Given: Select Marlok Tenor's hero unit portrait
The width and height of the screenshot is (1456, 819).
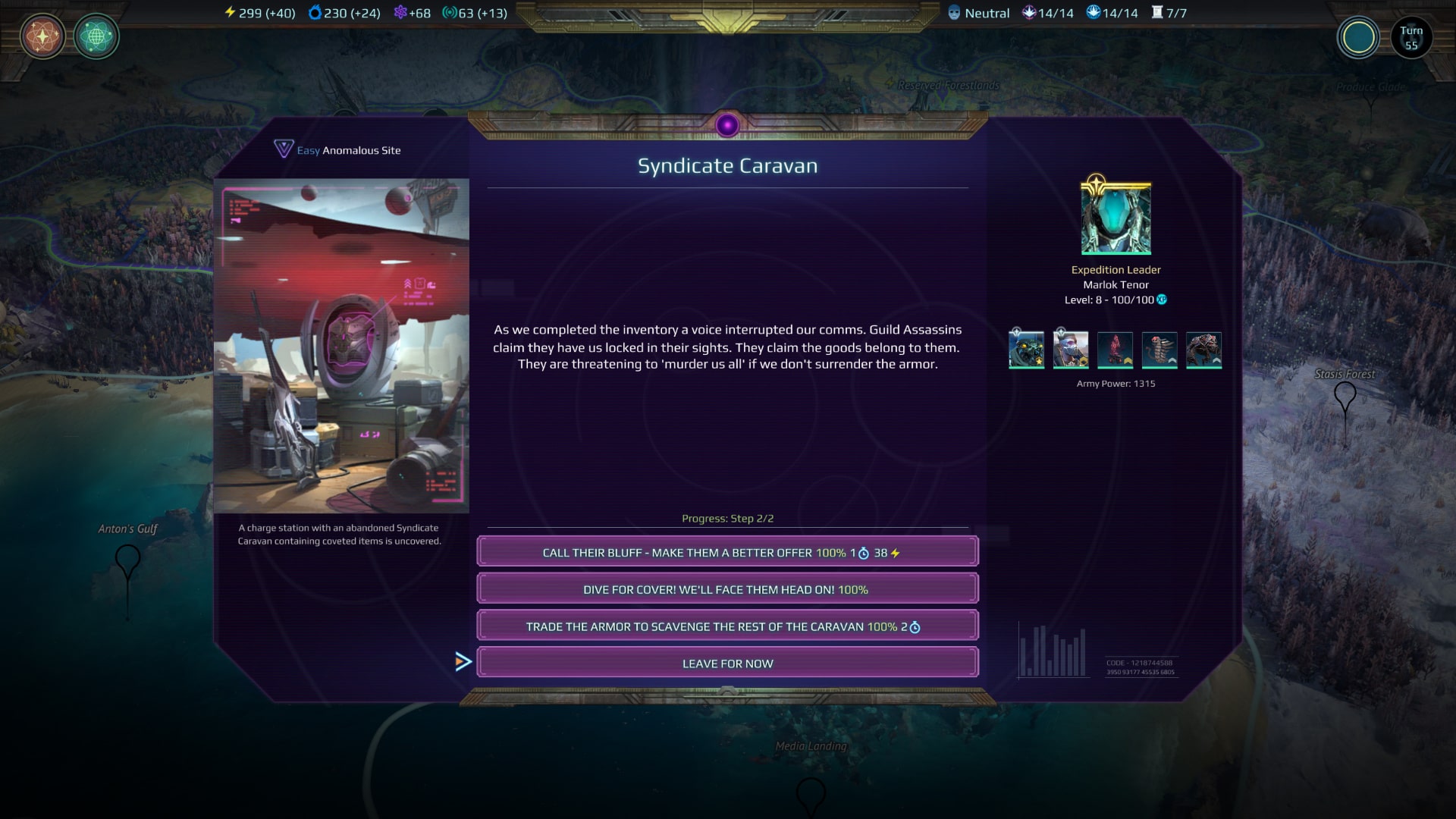Looking at the screenshot, I should pos(1027,350).
